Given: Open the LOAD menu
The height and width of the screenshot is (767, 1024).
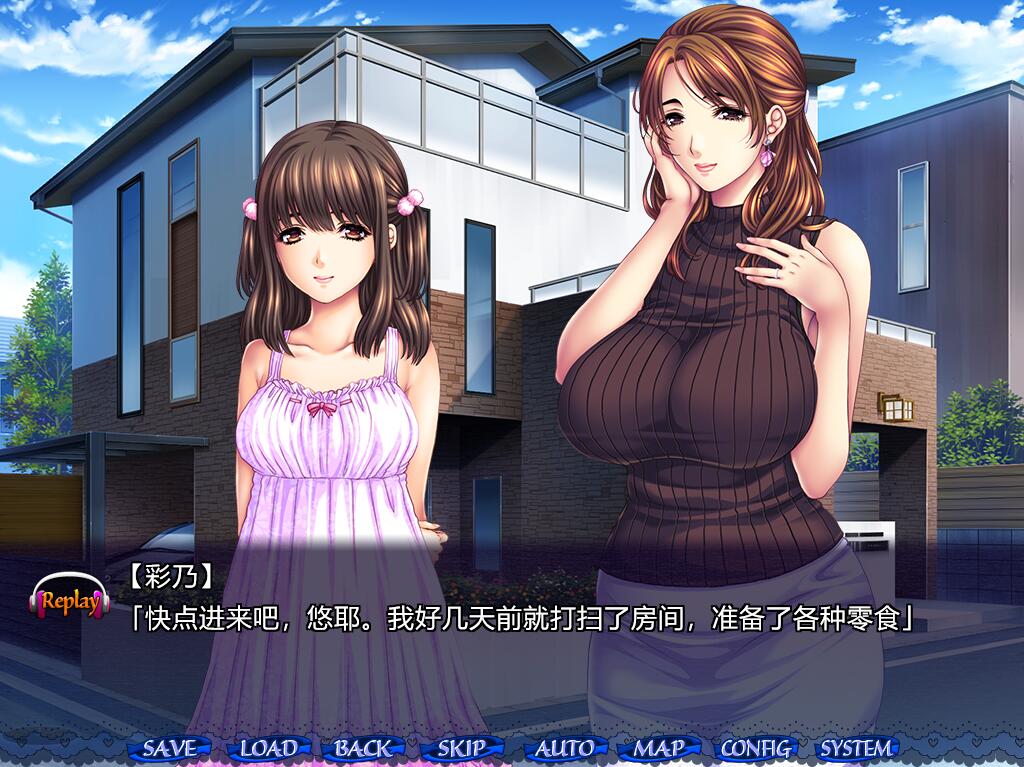Looking at the screenshot, I should 268,748.
